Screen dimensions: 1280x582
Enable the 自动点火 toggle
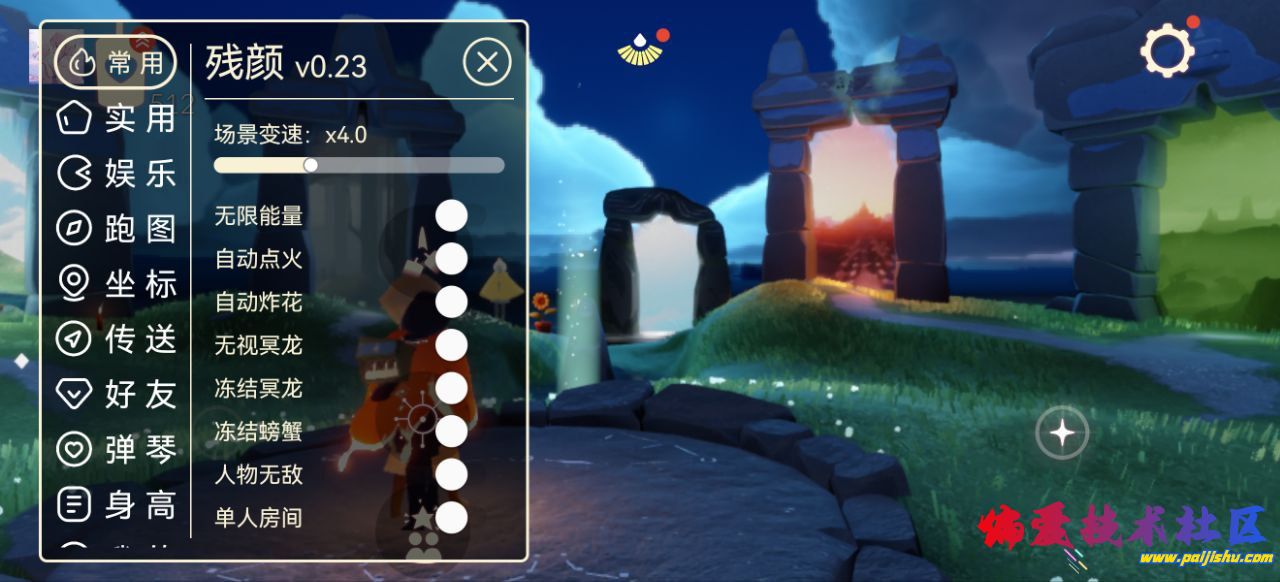tap(452, 258)
